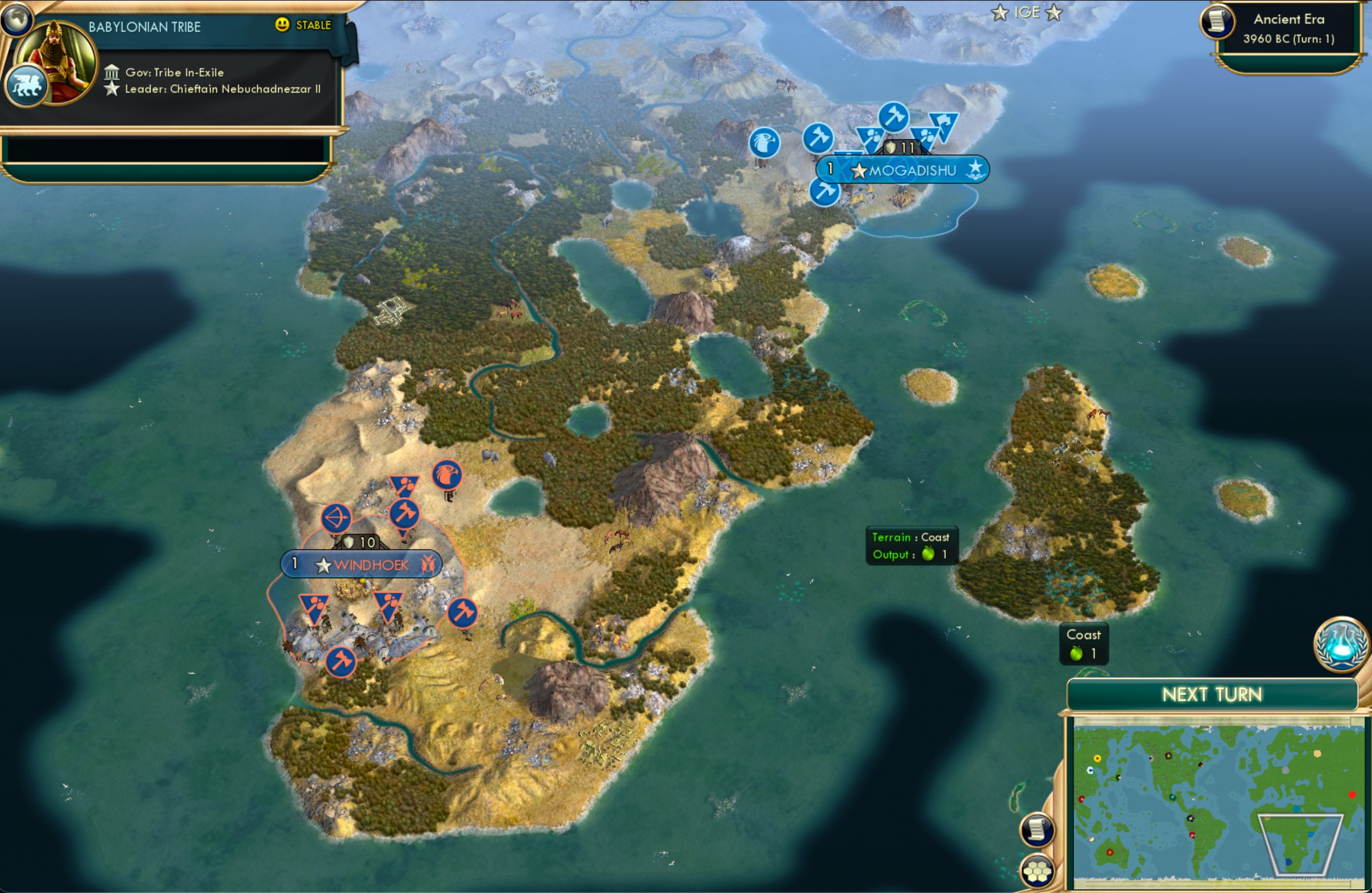Select the archer bow unit icon above Windhoek

[x=336, y=518]
